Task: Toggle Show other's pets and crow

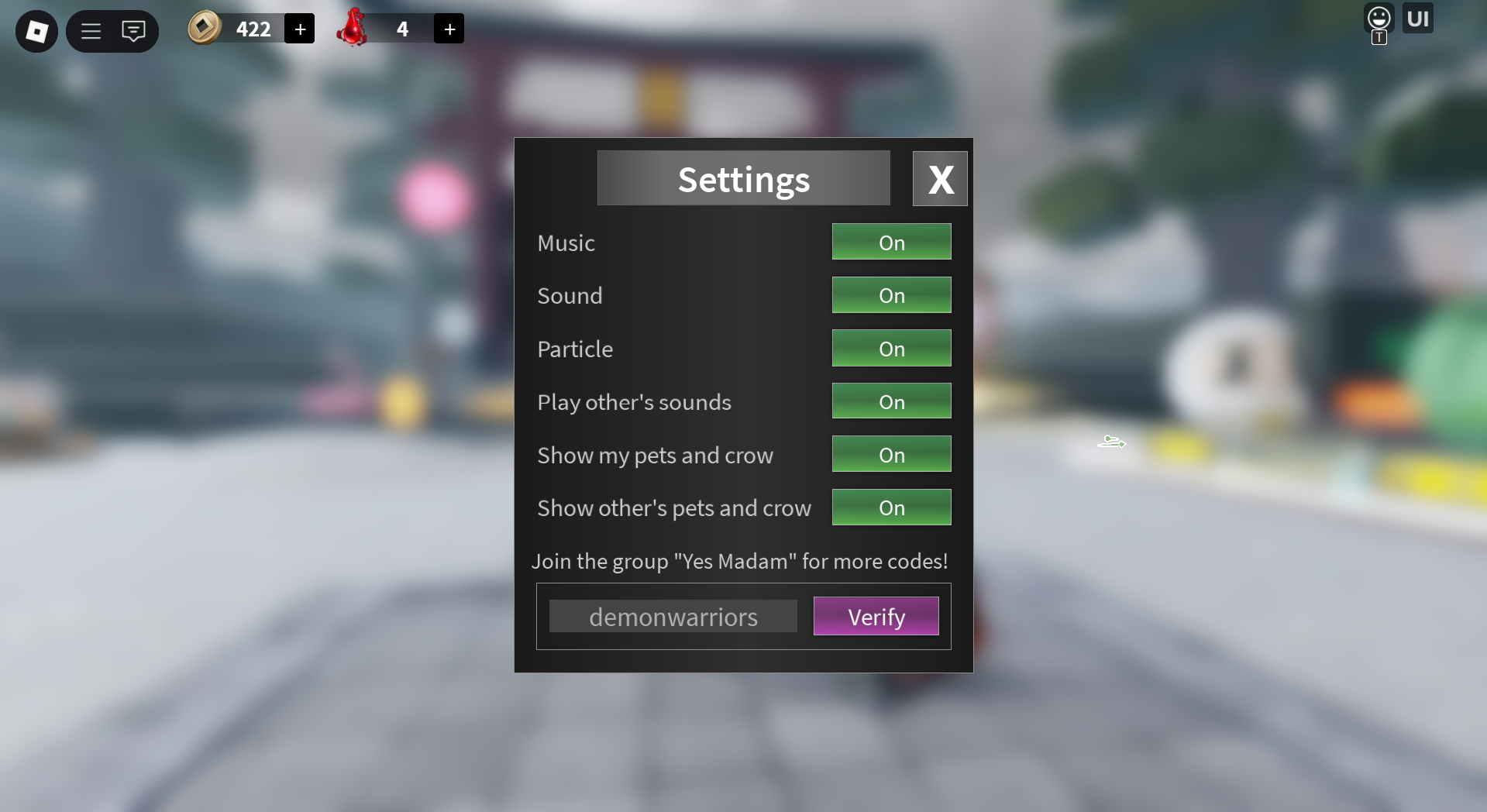Action: pos(891,507)
